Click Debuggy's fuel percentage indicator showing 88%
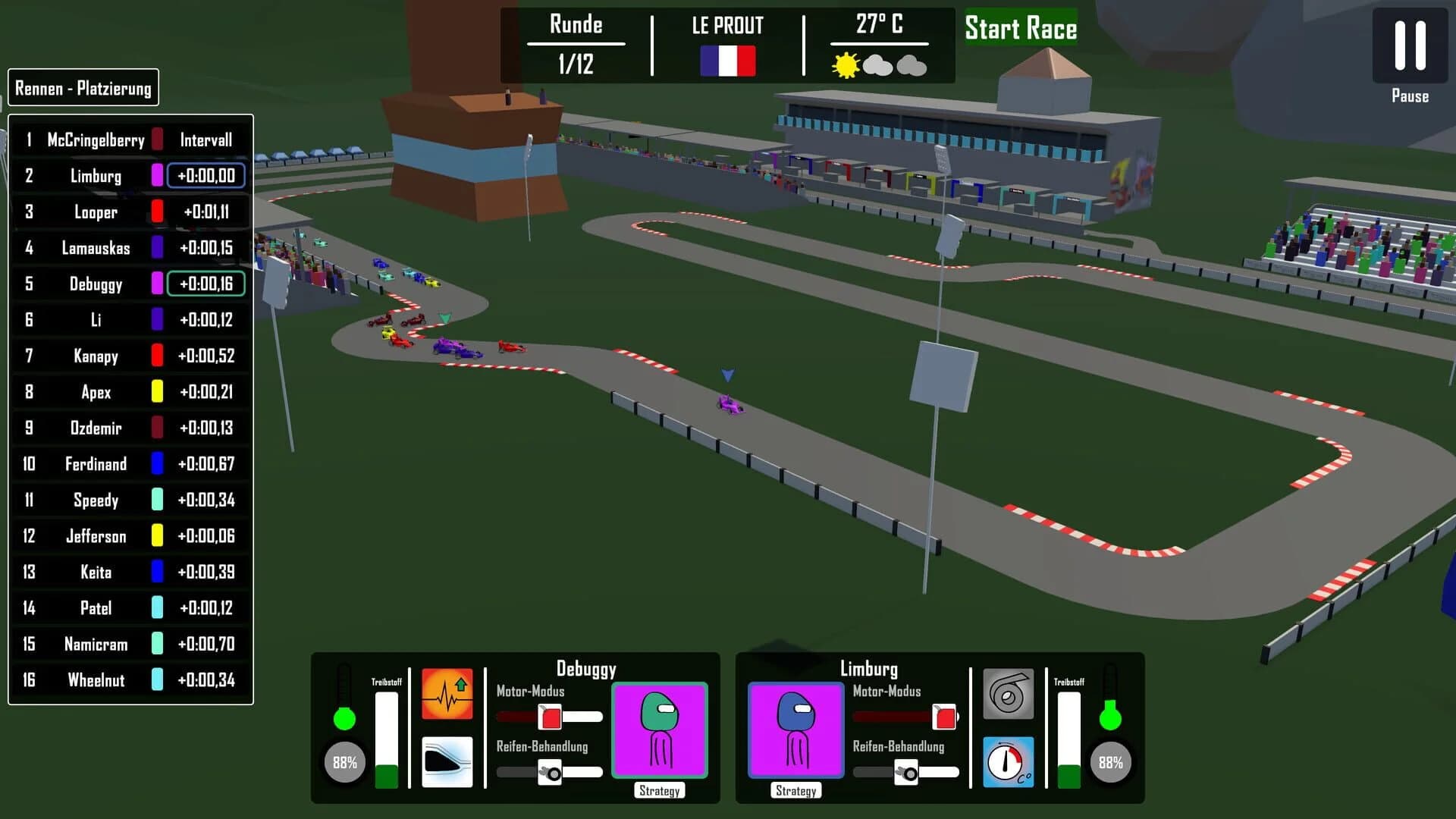This screenshot has width=1456, height=819. point(345,762)
